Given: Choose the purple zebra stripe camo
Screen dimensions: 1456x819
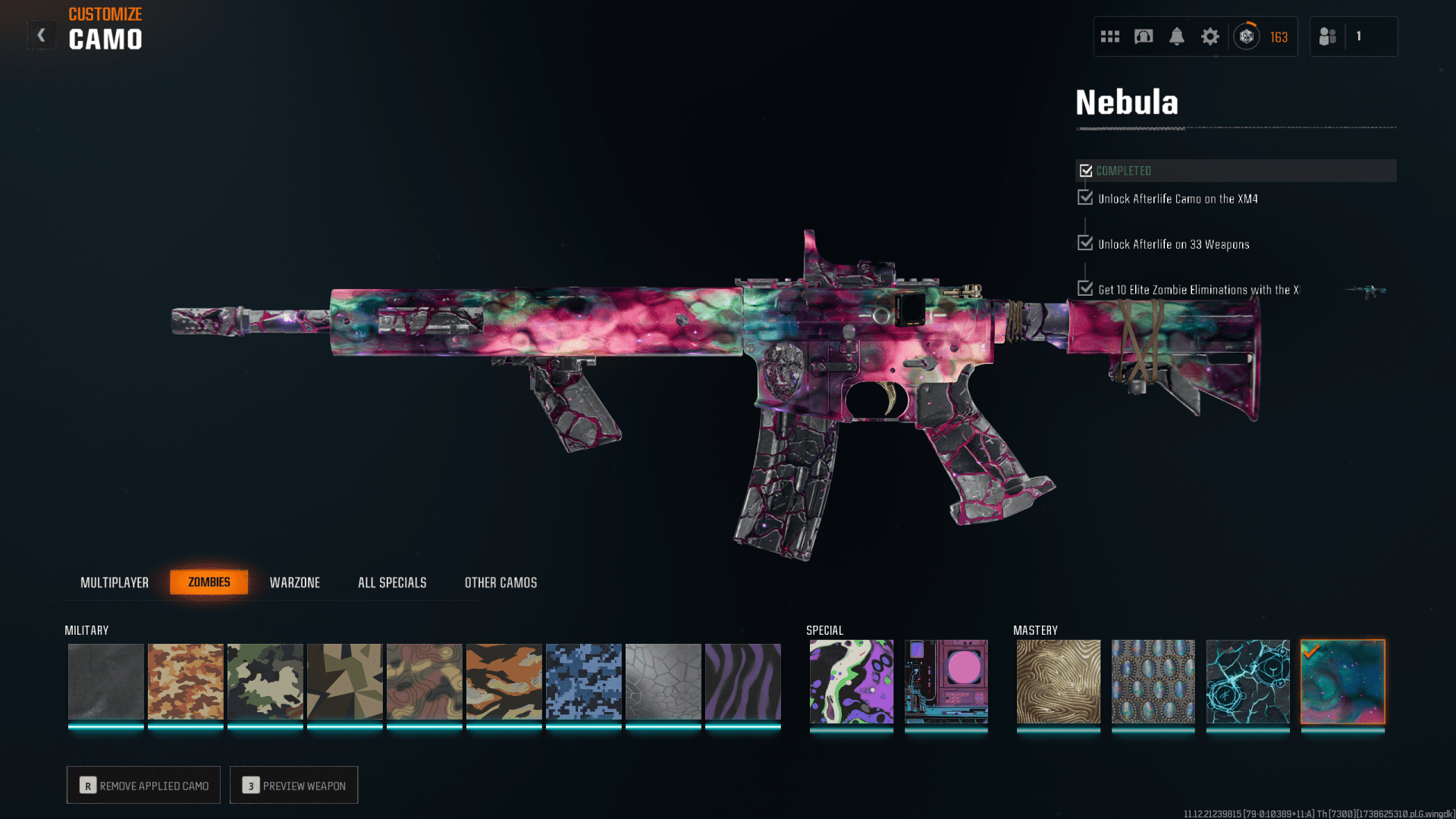Looking at the screenshot, I should pyautogui.click(x=743, y=681).
